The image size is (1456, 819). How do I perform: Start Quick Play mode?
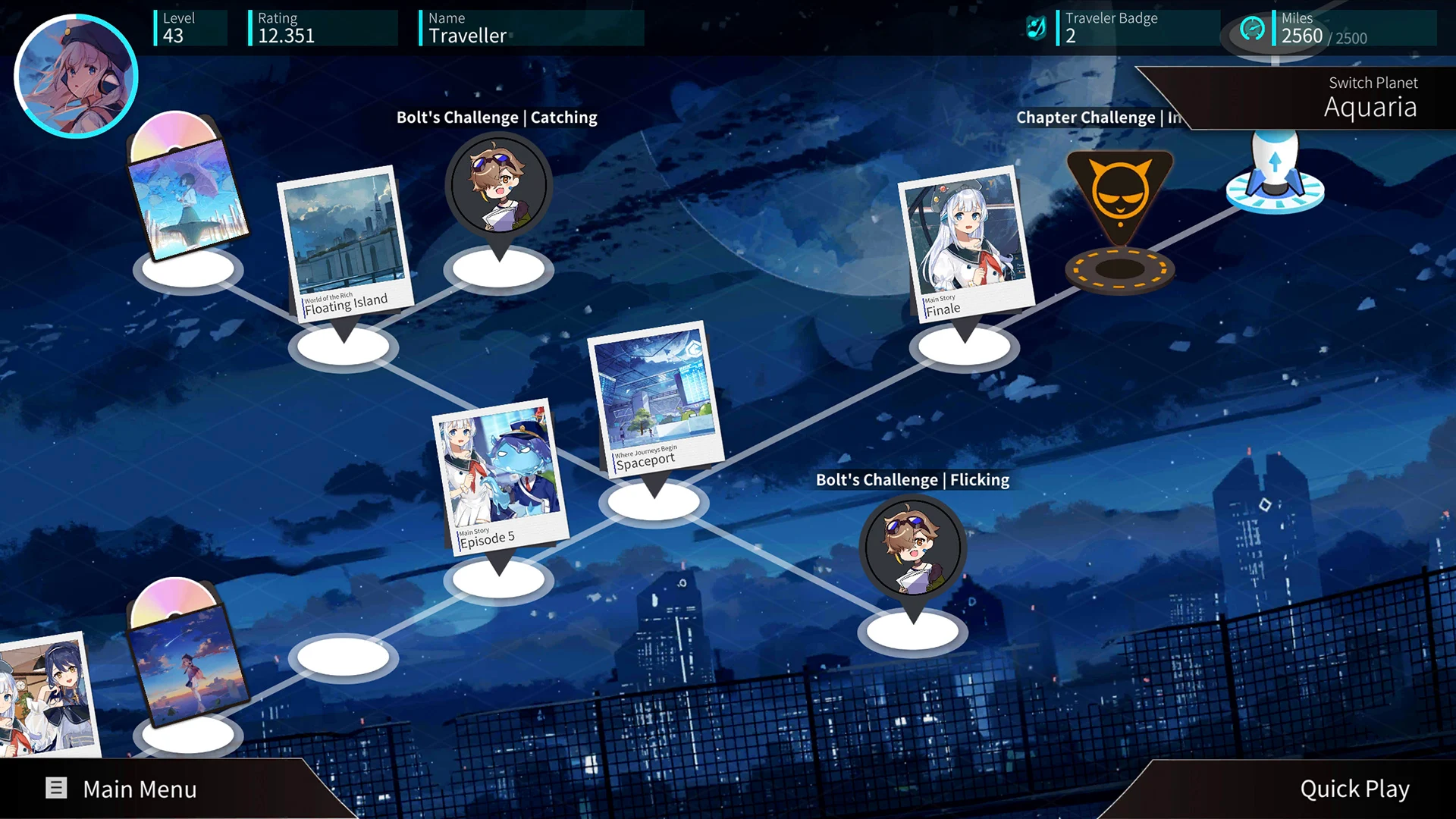coord(1354,789)
